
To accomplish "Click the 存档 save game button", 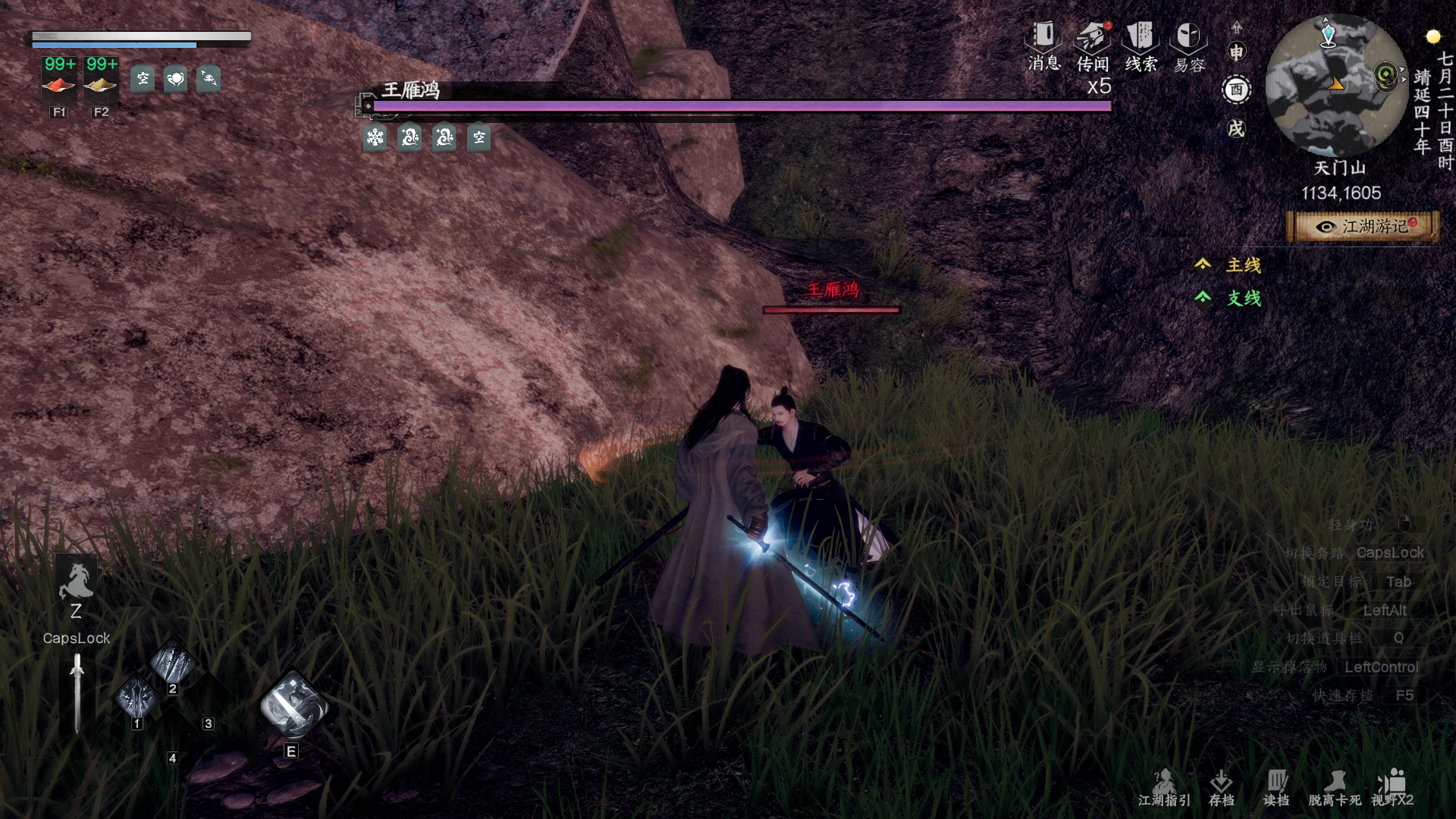I will pos(1221,787).
